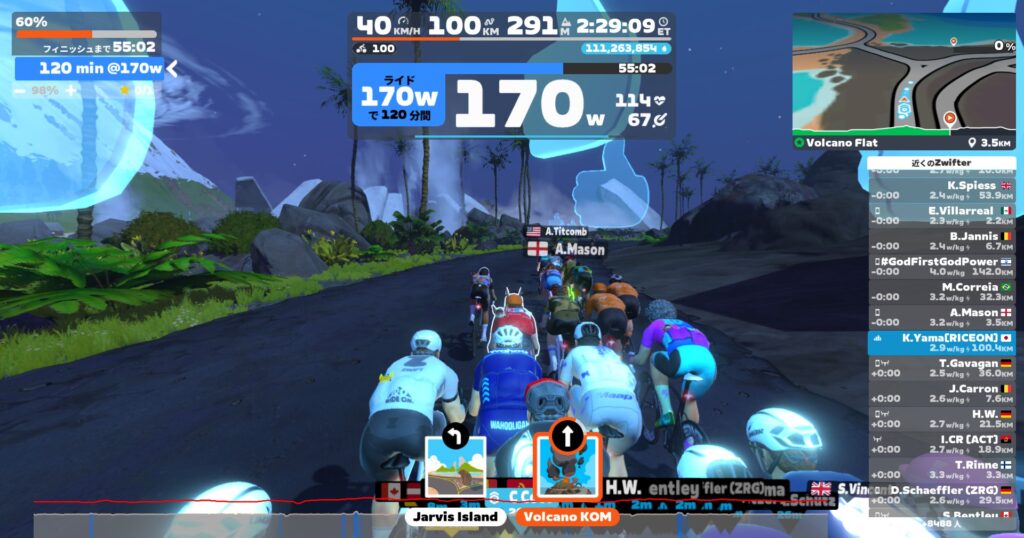Image resolution: width=1024 pixels, height=538 pixels.
Task: Select #GodFirstGodPower in the rider list
Action: click(x=941, y=266)
